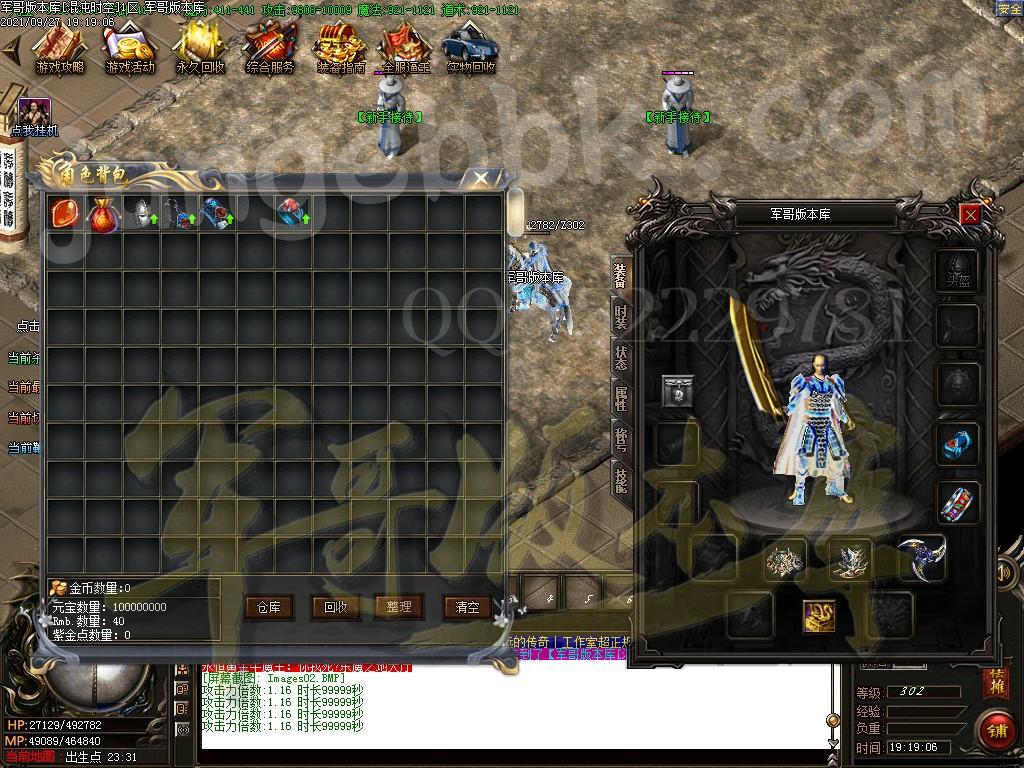The width and height of the screenshot is (1024, 768).
Task: Open the 技能 skills tab
Action: [621, 480]
